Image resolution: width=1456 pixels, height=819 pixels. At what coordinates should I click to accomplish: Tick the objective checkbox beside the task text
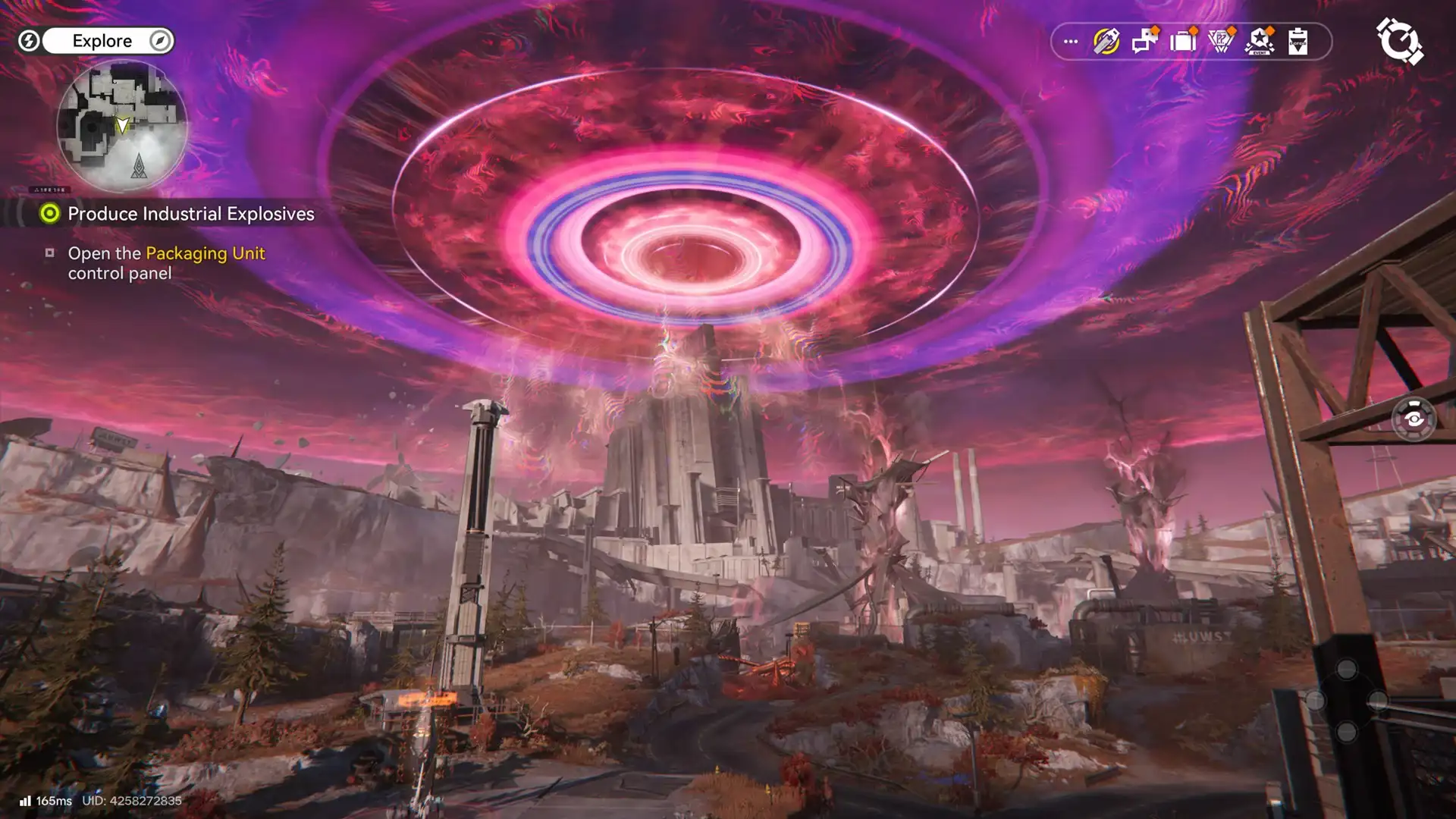point(52,253)
